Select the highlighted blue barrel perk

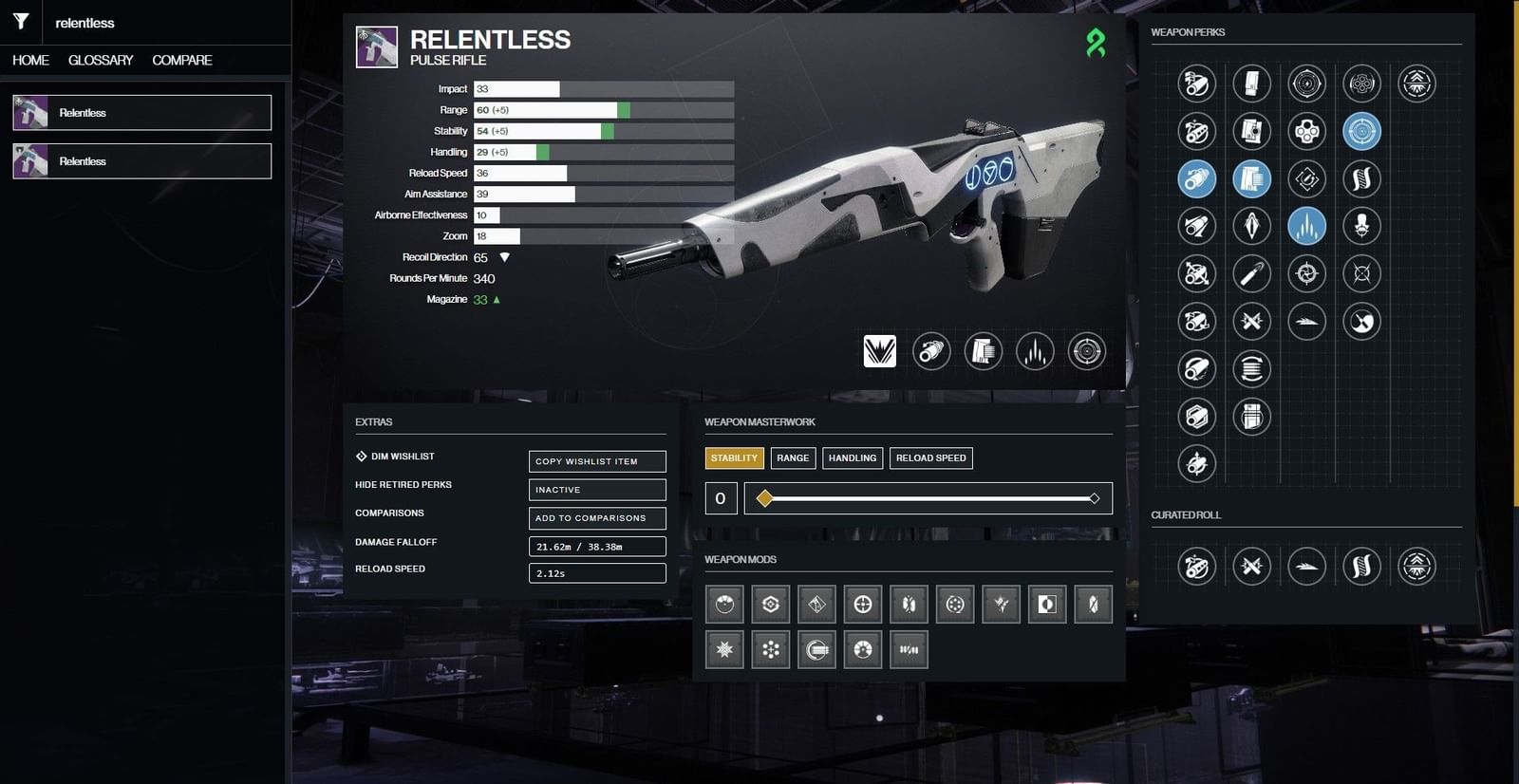(1196, 178)
